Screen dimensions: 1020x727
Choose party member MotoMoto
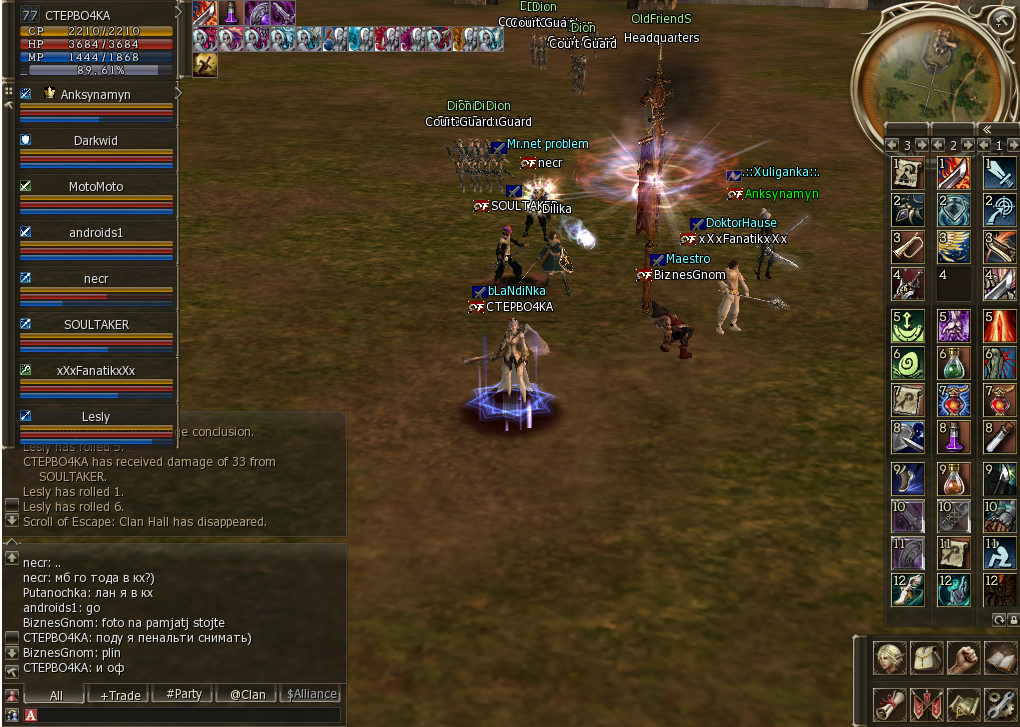95,187
